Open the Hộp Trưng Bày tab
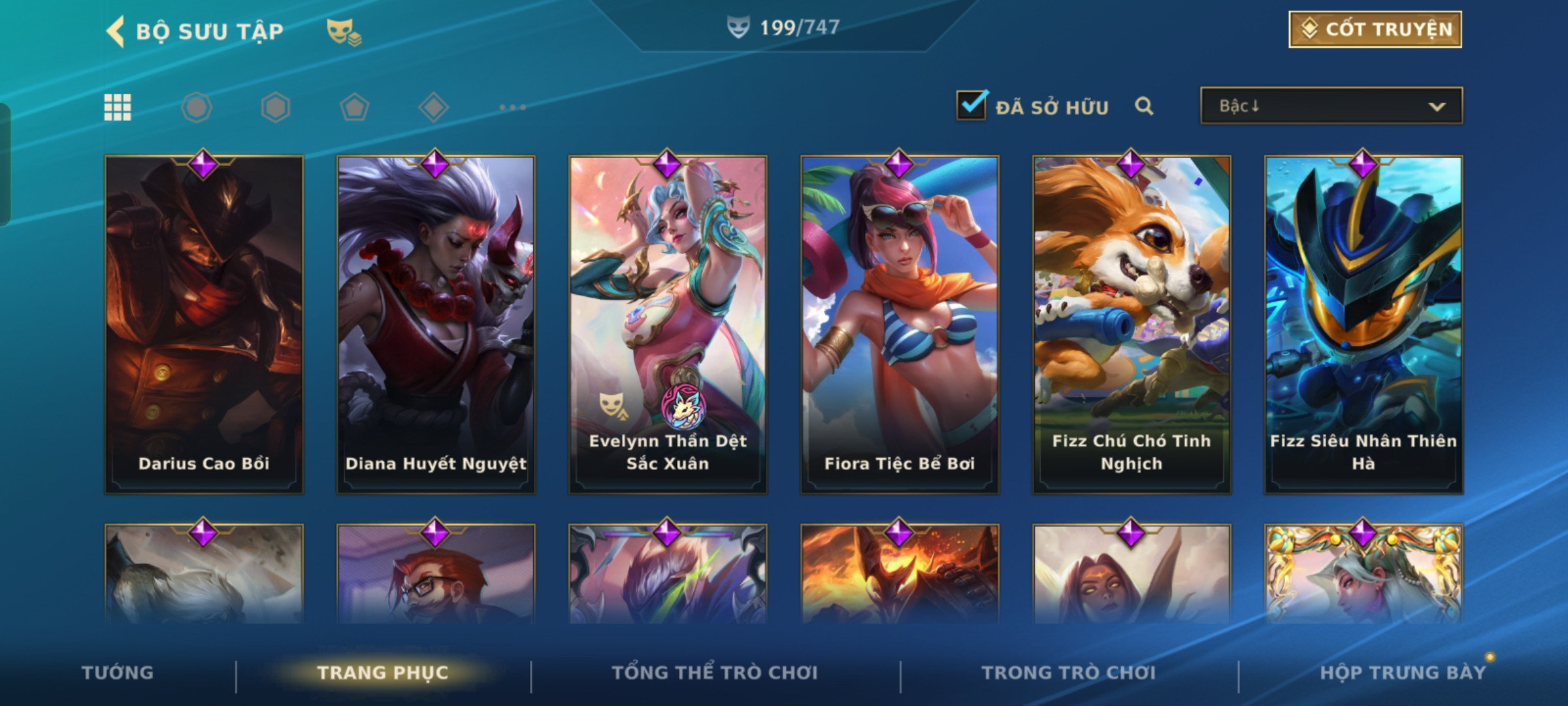The height and width of the screenshot is (706, 1568). pos(1403,673)
